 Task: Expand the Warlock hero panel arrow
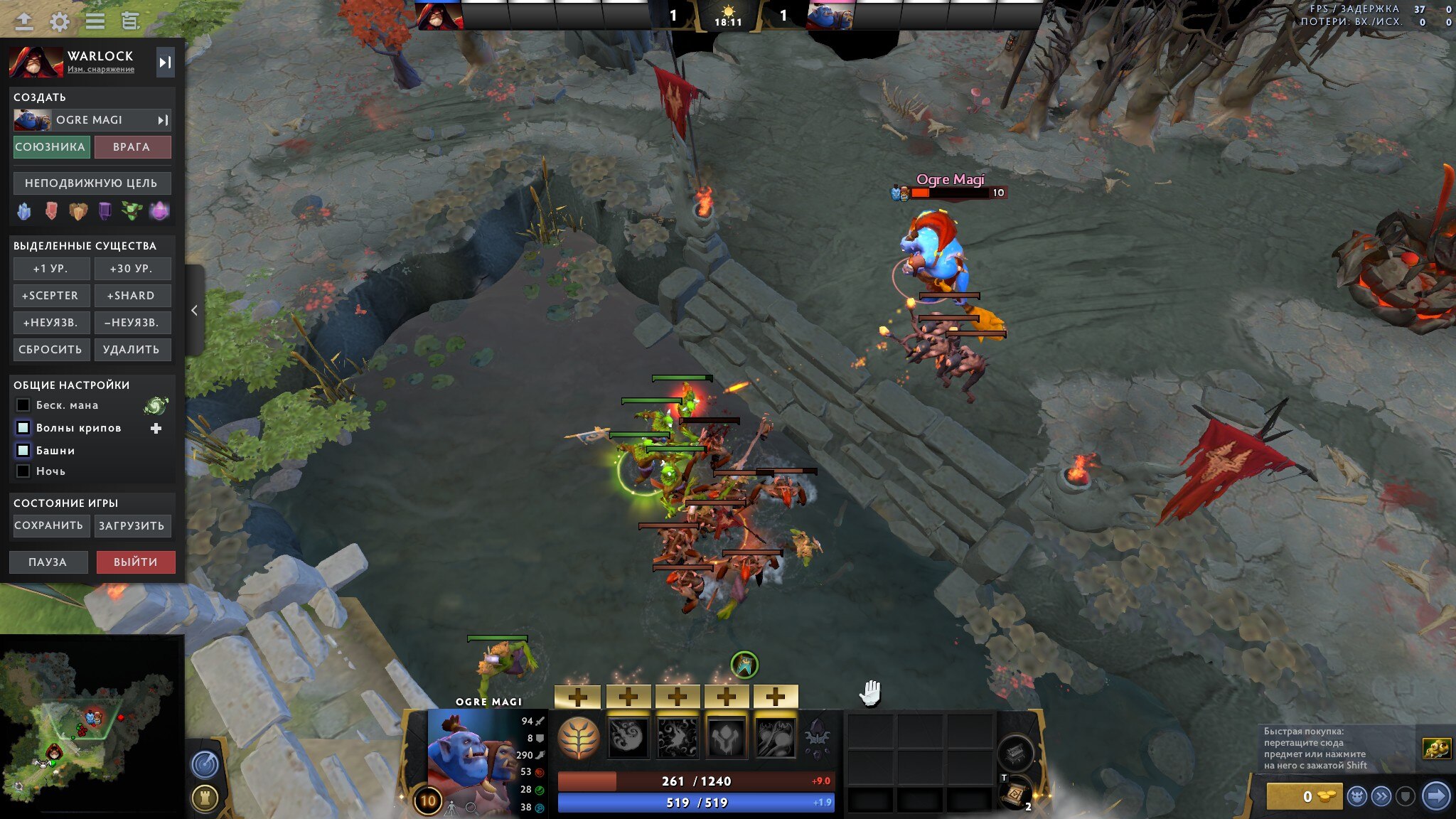tap(166, 63)
